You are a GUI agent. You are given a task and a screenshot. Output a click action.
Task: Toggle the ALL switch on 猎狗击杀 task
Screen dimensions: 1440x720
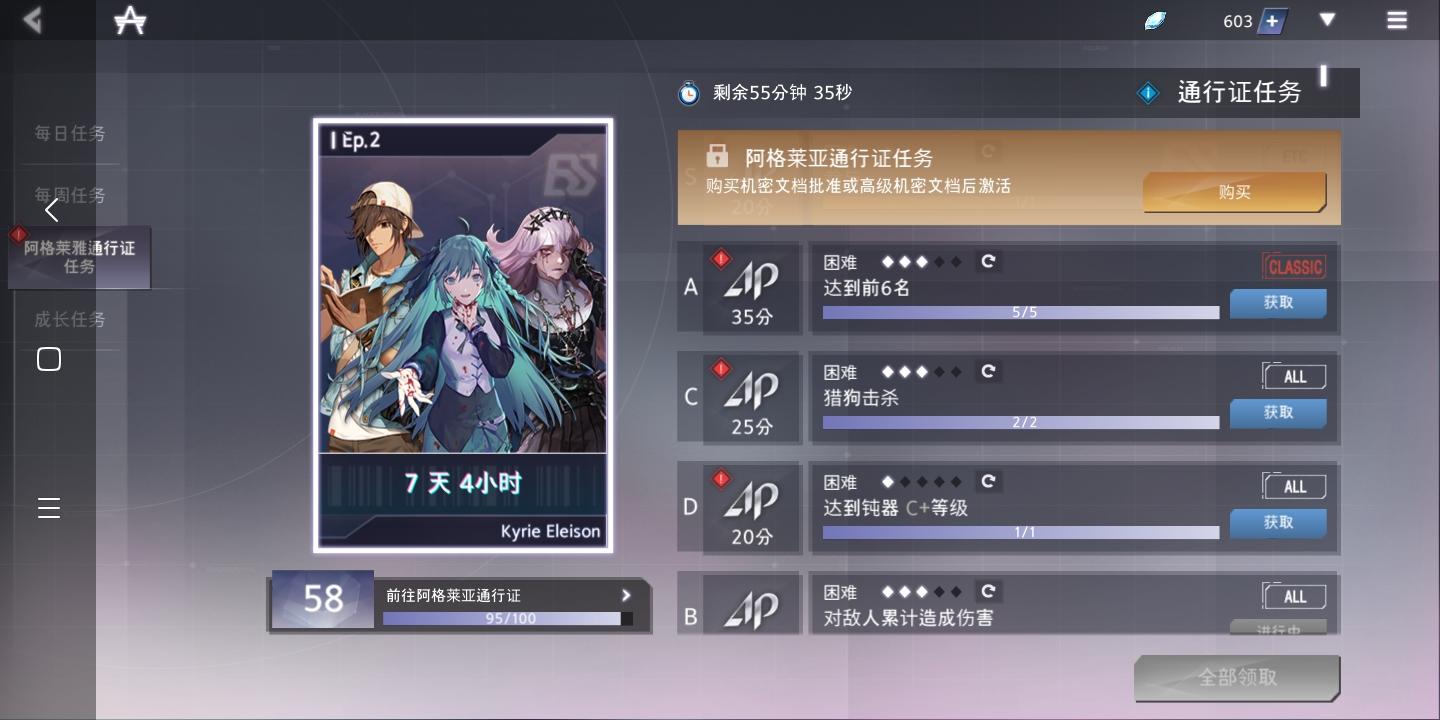click(x=1293, y=376)
